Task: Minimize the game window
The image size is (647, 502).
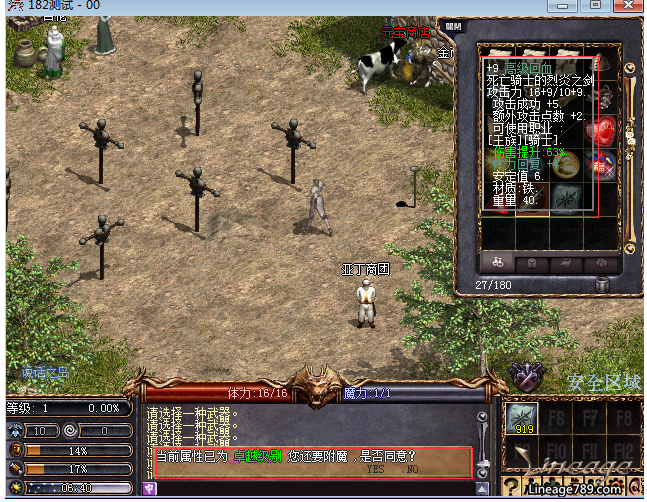Action: (570, 5)
